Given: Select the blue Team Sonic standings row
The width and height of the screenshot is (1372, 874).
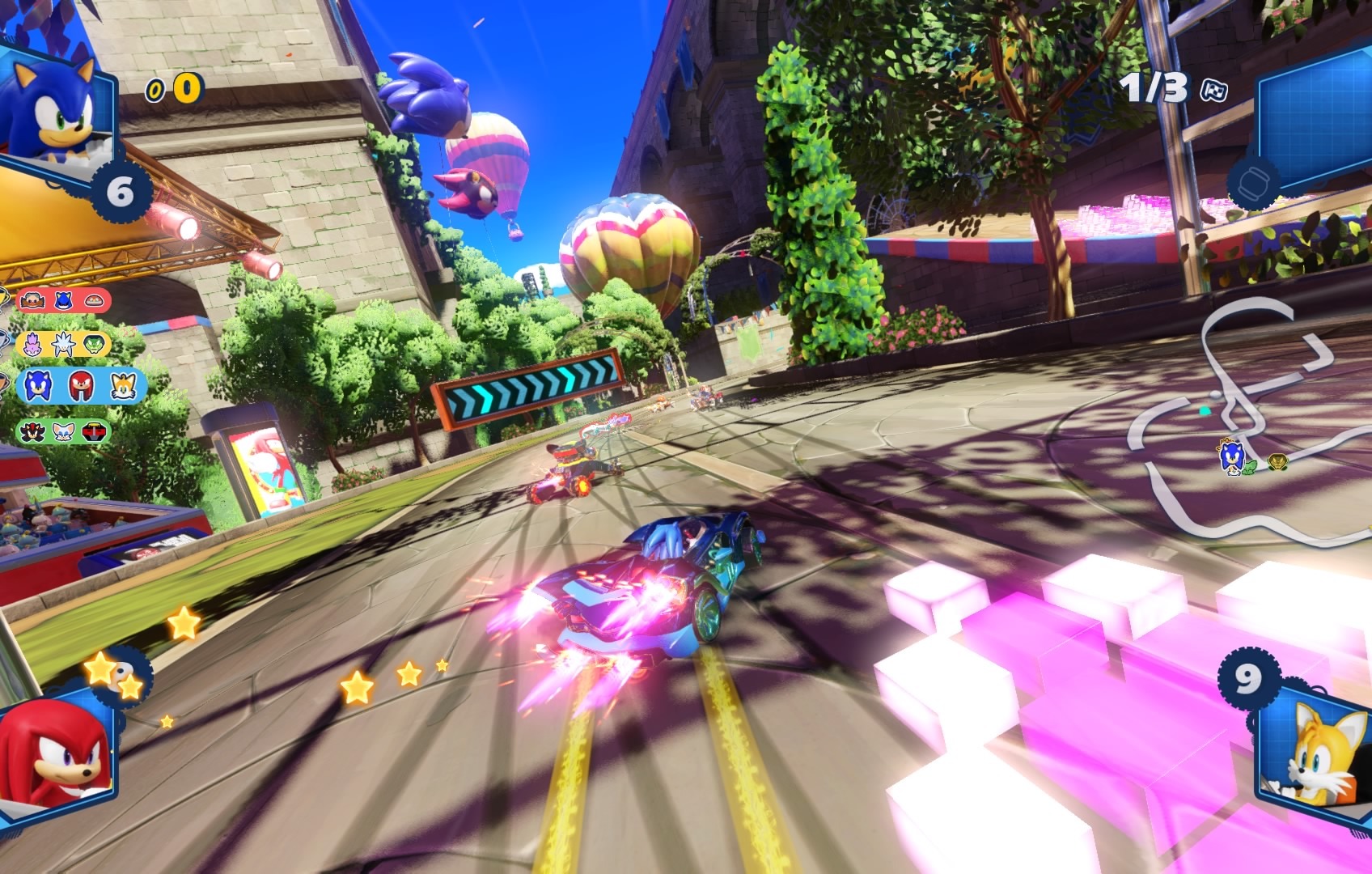Looking at the screenshot, I should point(81,387).
